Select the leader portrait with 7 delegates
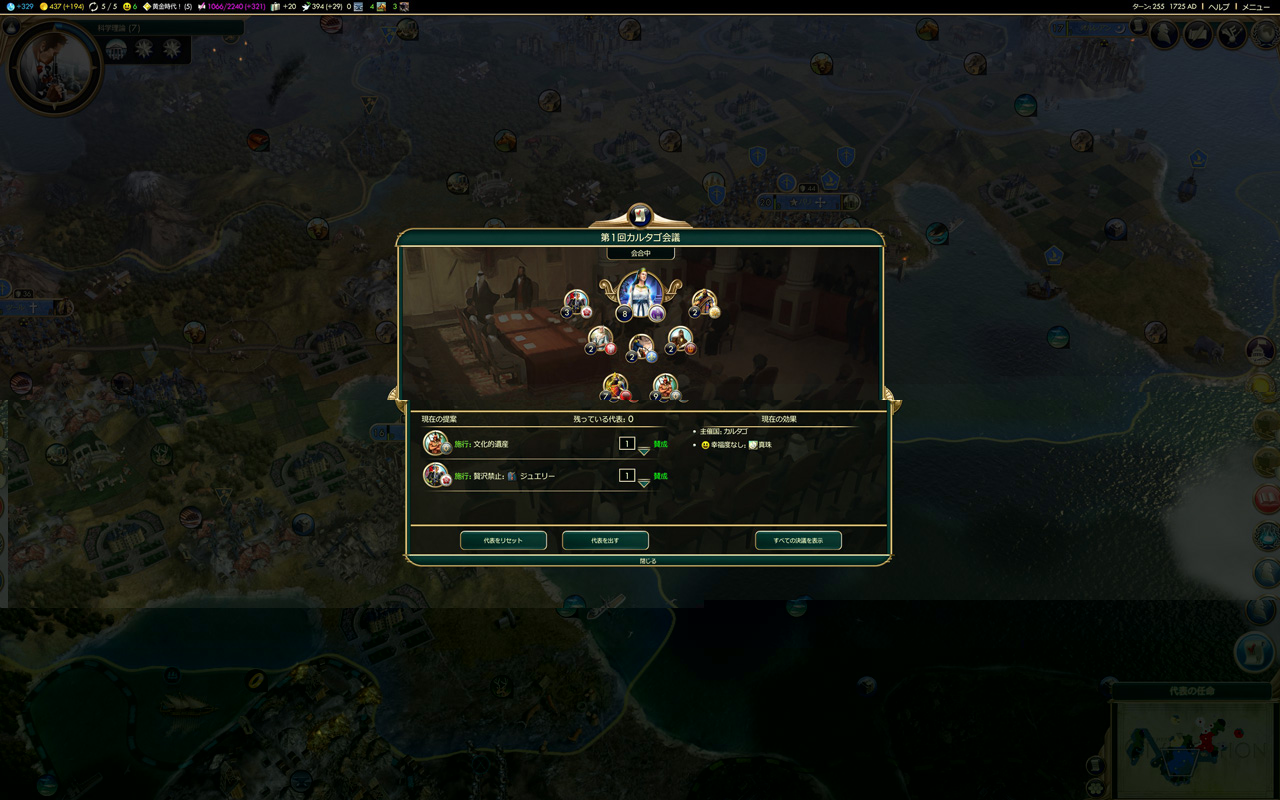Screen dimensions: 1280x800 coord(615,386)
